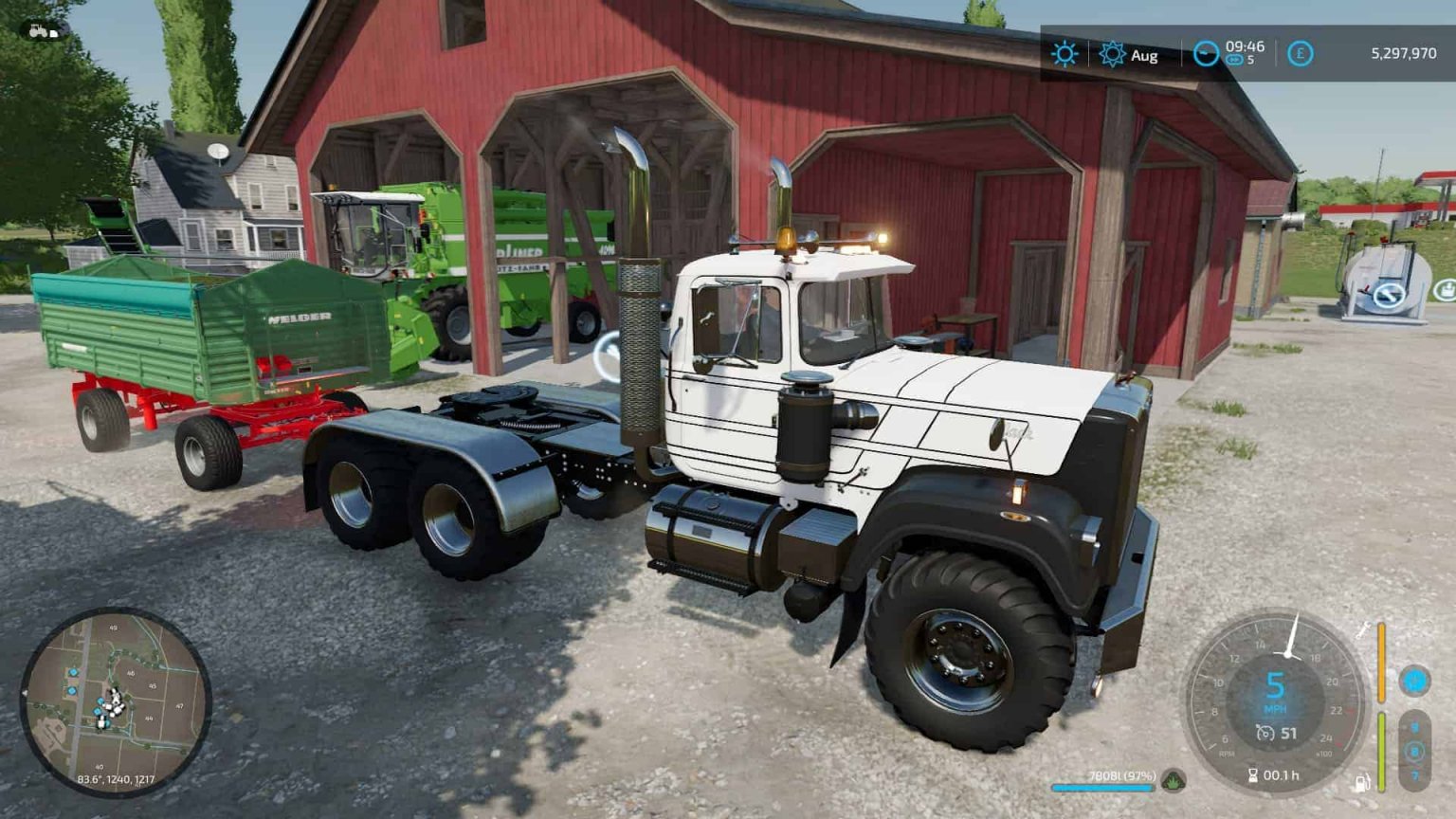Viewport: 1456px width, 819px height.
Task: Open the month display labeled Aug
Action: click(x=1144, y=55)
